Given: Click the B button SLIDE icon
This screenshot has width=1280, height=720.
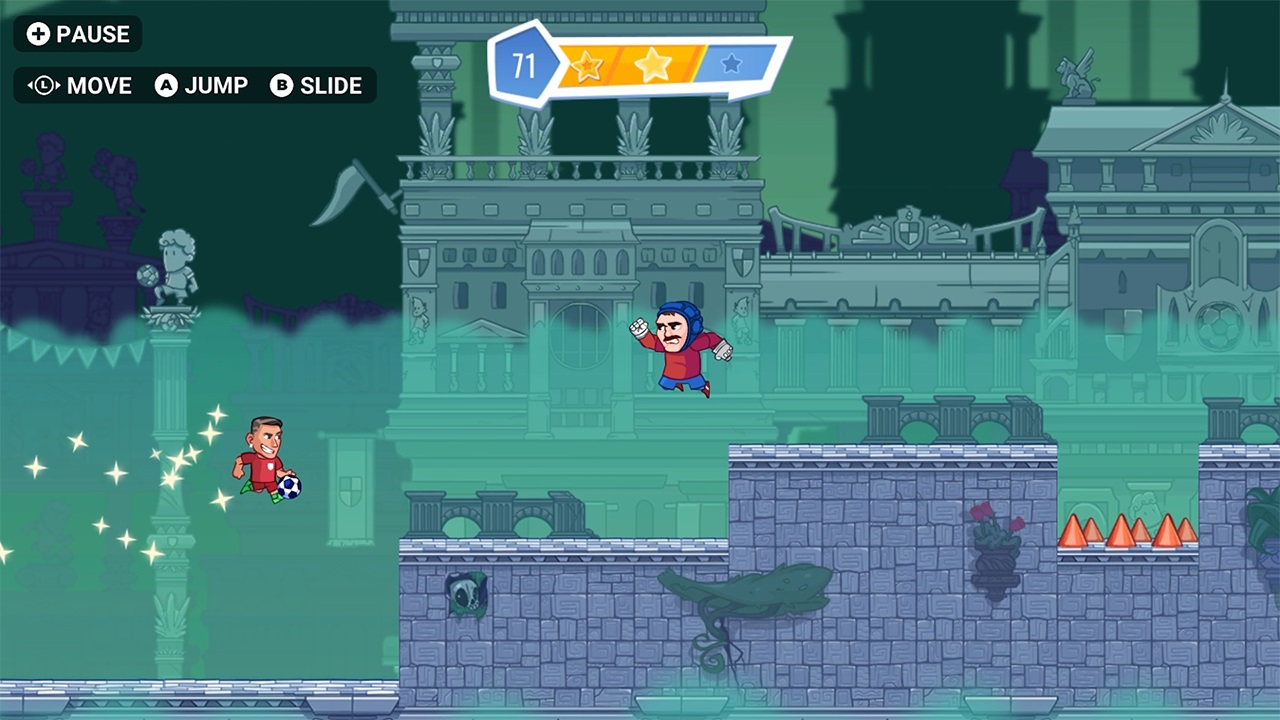Looking at the screenshot, I should coord(283,86).
